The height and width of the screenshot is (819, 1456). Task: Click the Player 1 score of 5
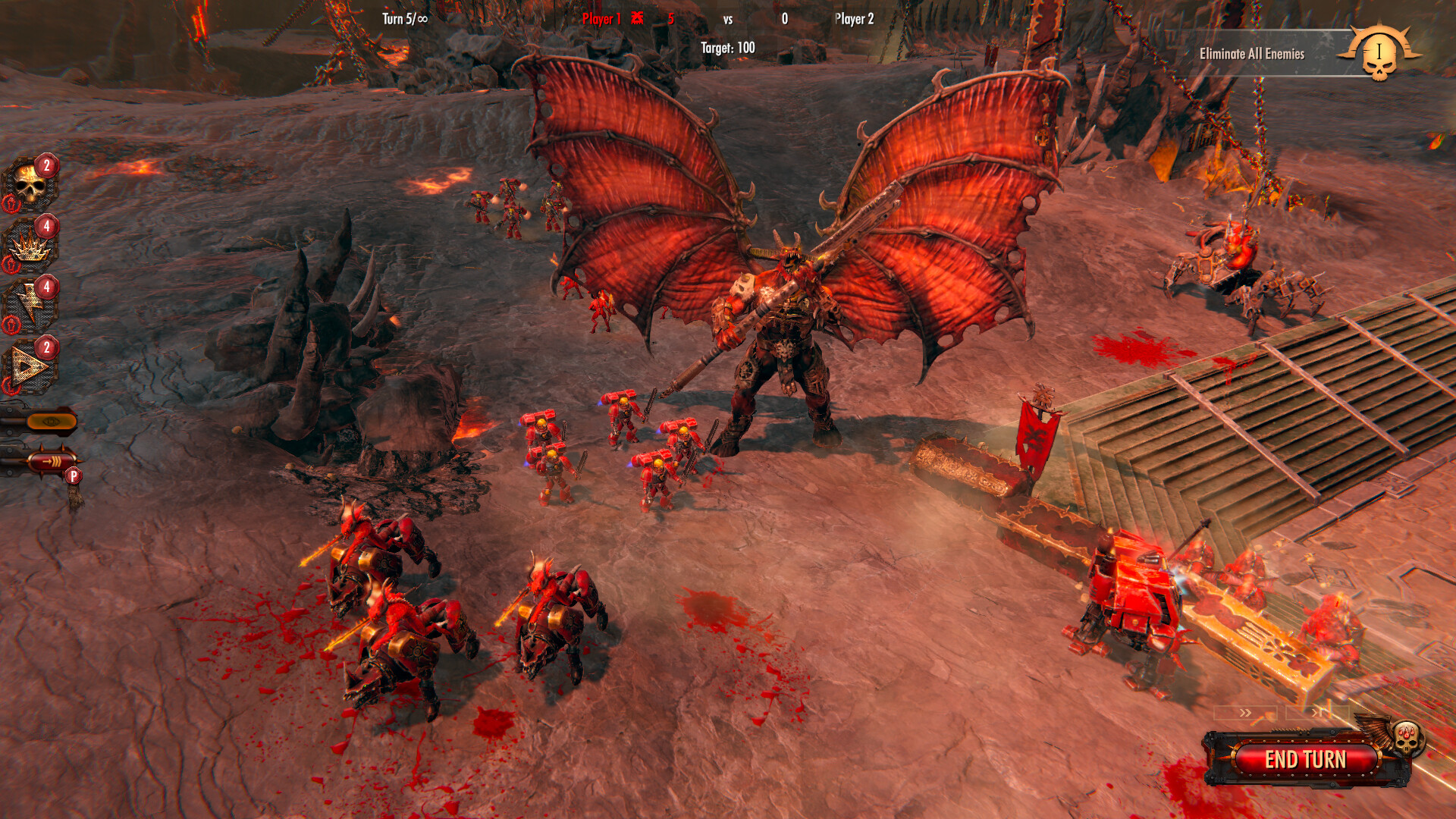(672, 19)
